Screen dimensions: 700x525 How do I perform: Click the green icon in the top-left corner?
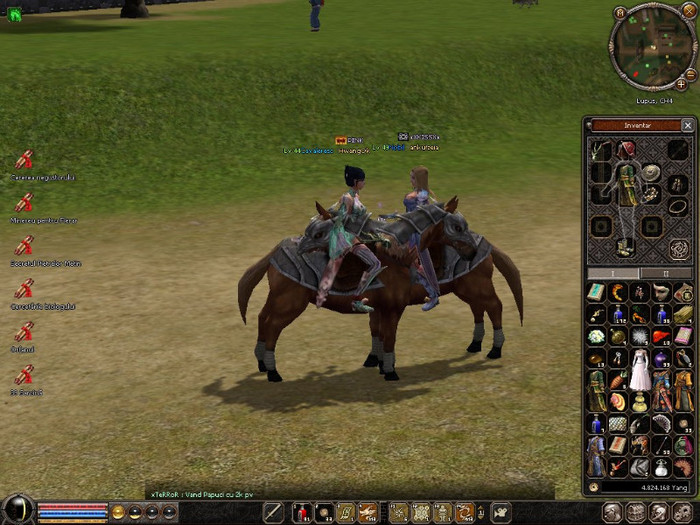tap(15, 15)
